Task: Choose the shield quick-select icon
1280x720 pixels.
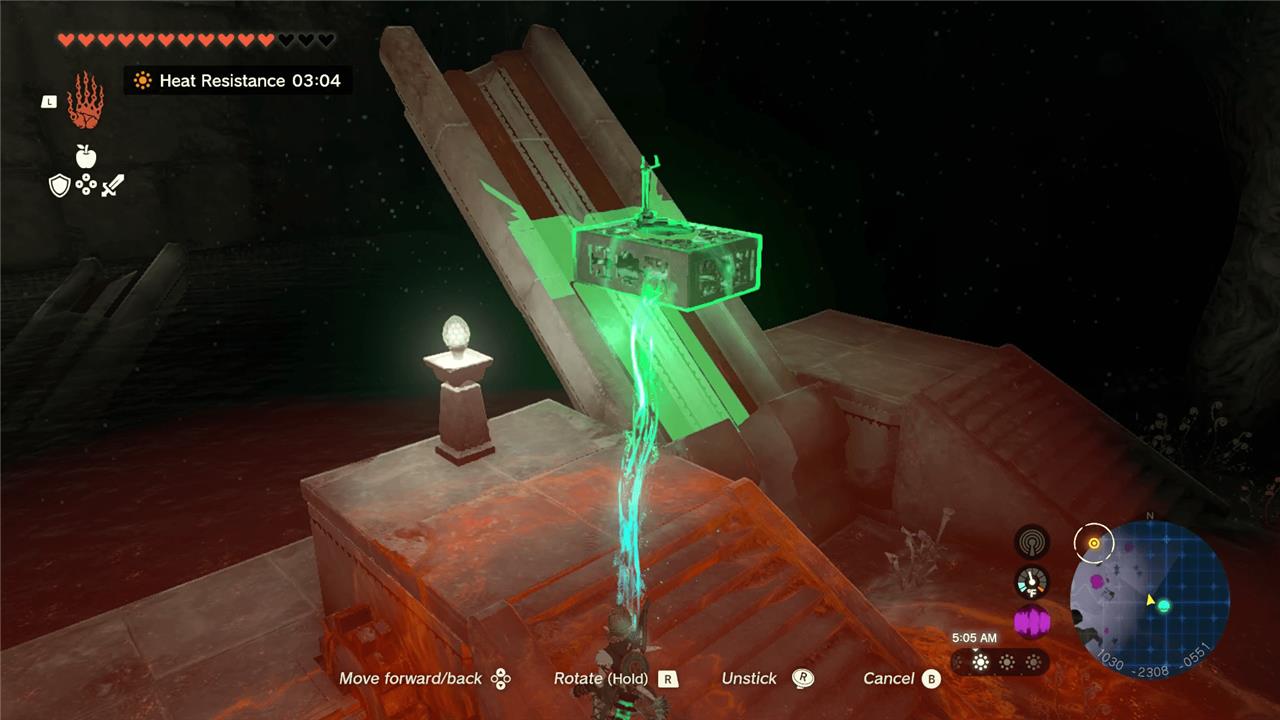Action: coord(60,185)
